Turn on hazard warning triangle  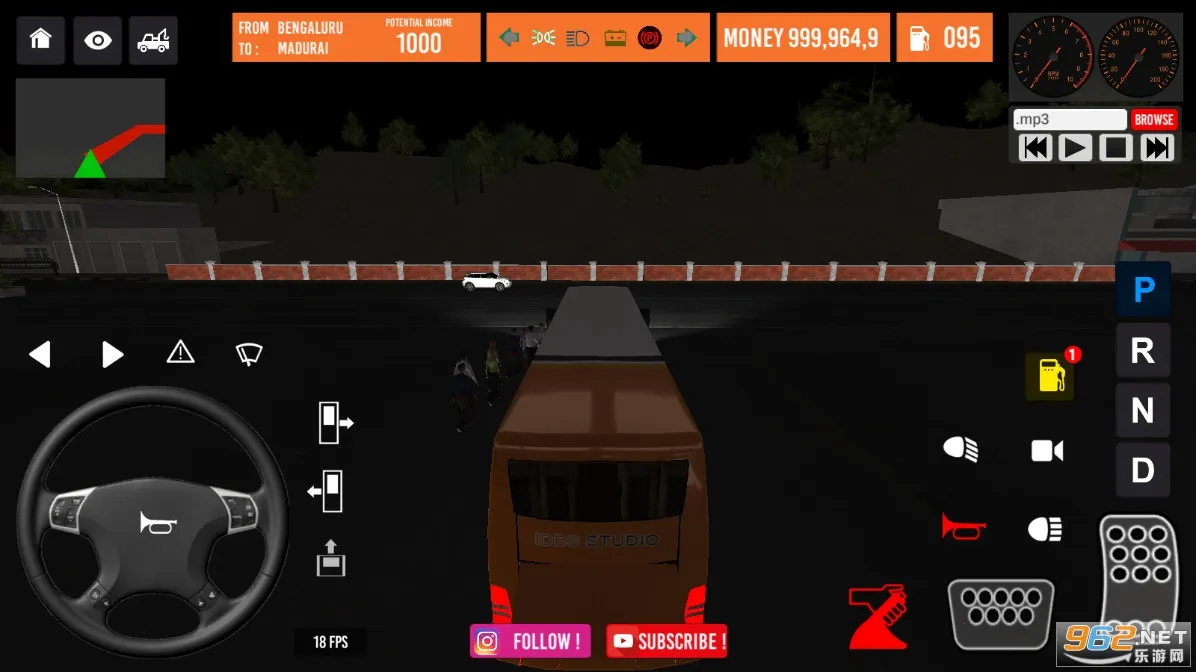(180, 352)
